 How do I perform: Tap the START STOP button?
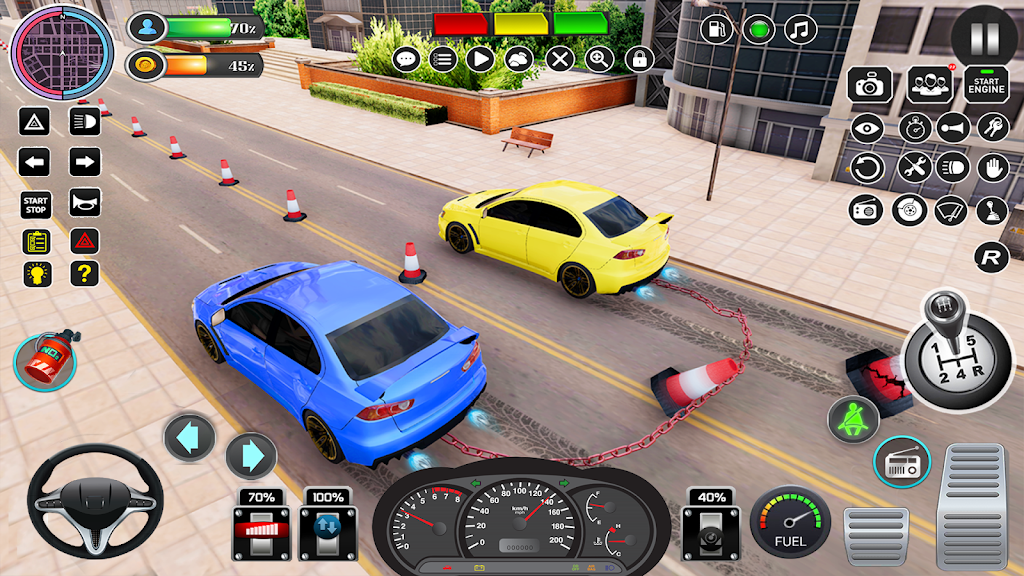(x=35, y=204)
